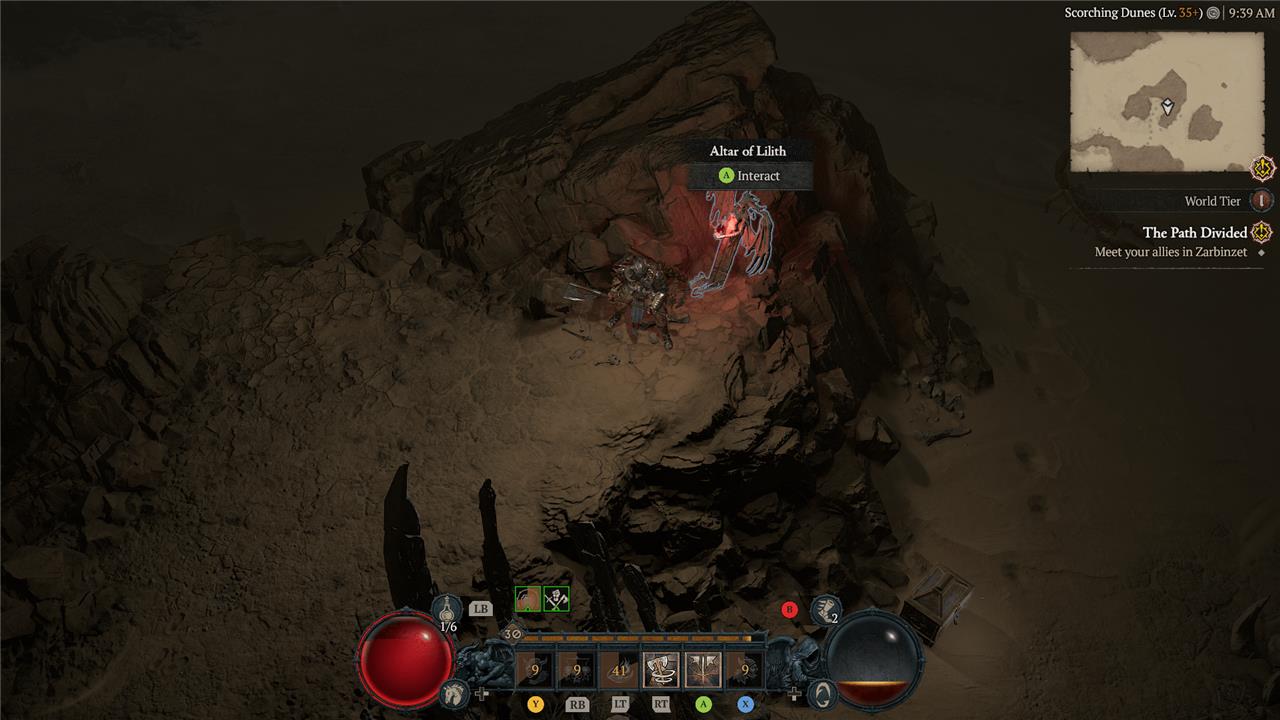This screenshot has width=1280, height=720.
Task: Use the healing potion icon
Action: tap(447, 608)
